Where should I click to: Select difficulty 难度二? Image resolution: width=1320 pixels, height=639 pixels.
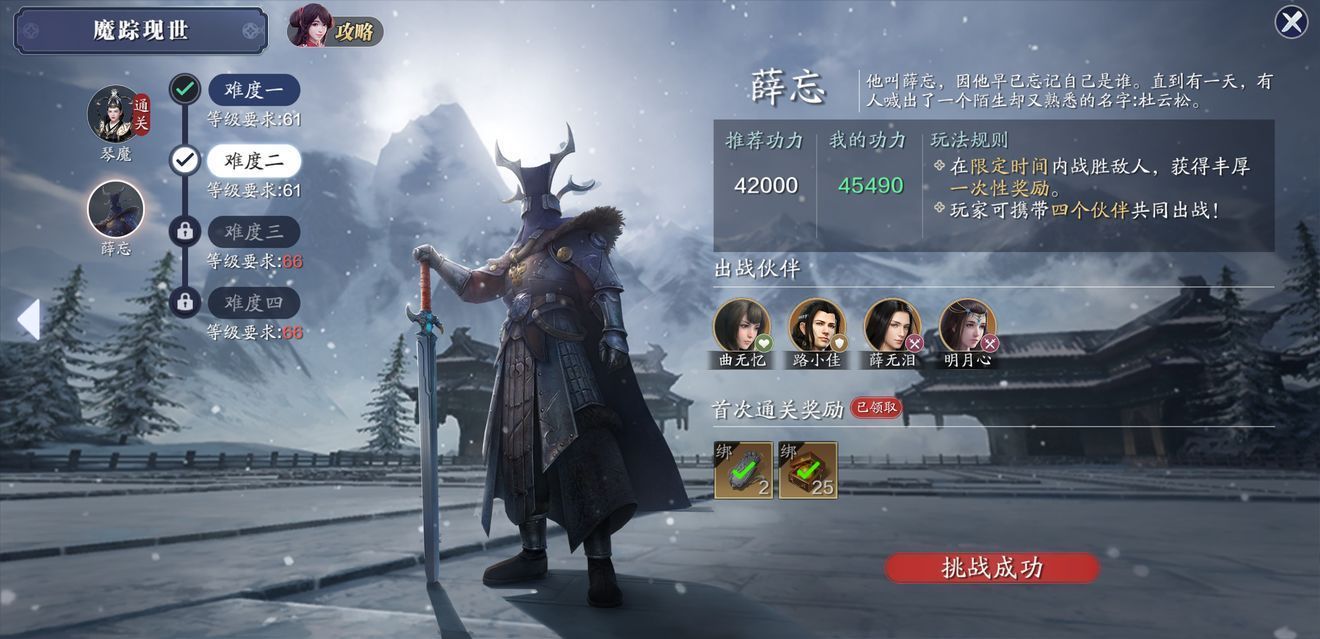(x=253, y=160)
